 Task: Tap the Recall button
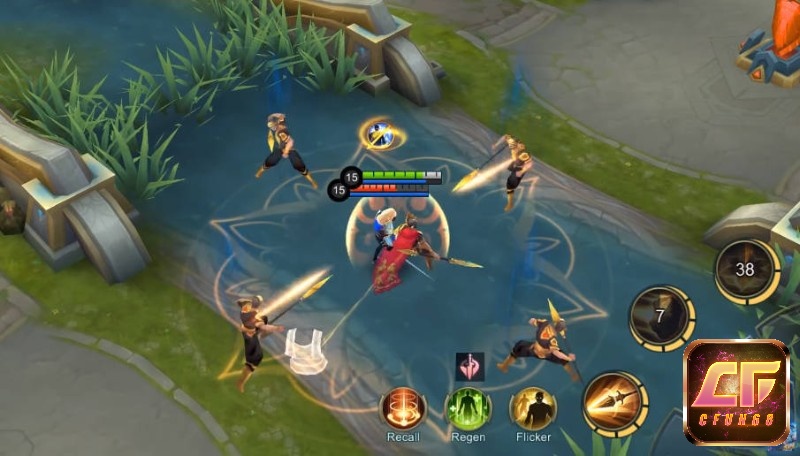(x=403, y=408)
